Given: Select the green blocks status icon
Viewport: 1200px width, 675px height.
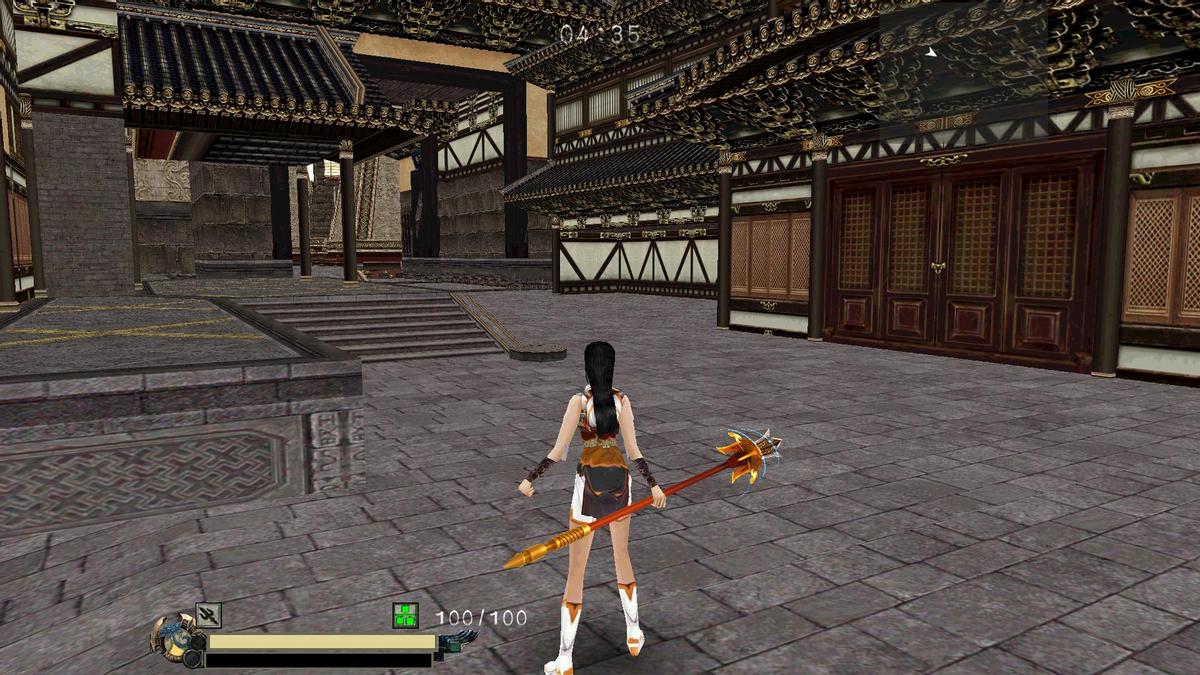Looking at the screenshot, I should coord(405,616).
